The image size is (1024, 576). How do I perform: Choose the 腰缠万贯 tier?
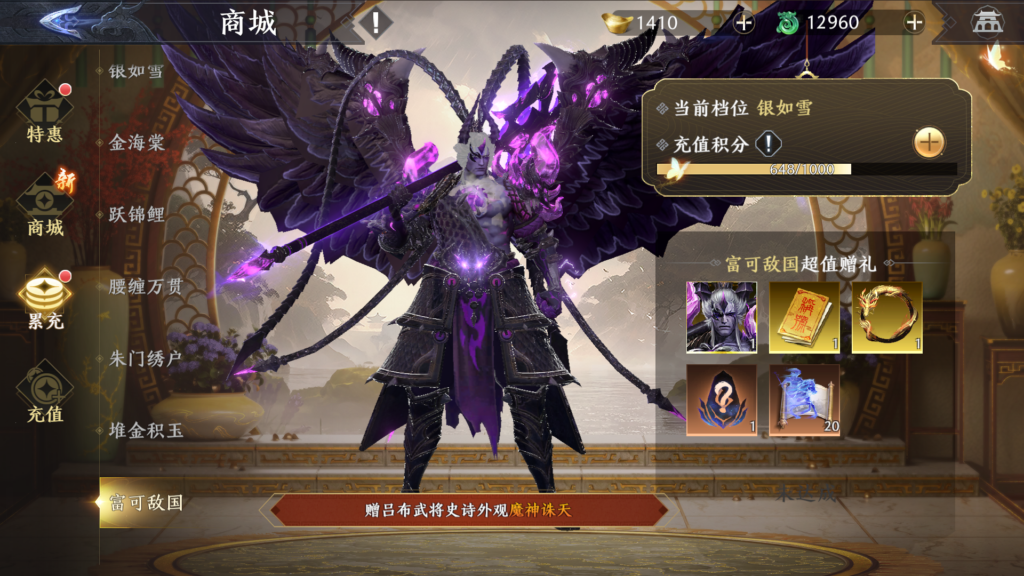(x=145, y=287)
